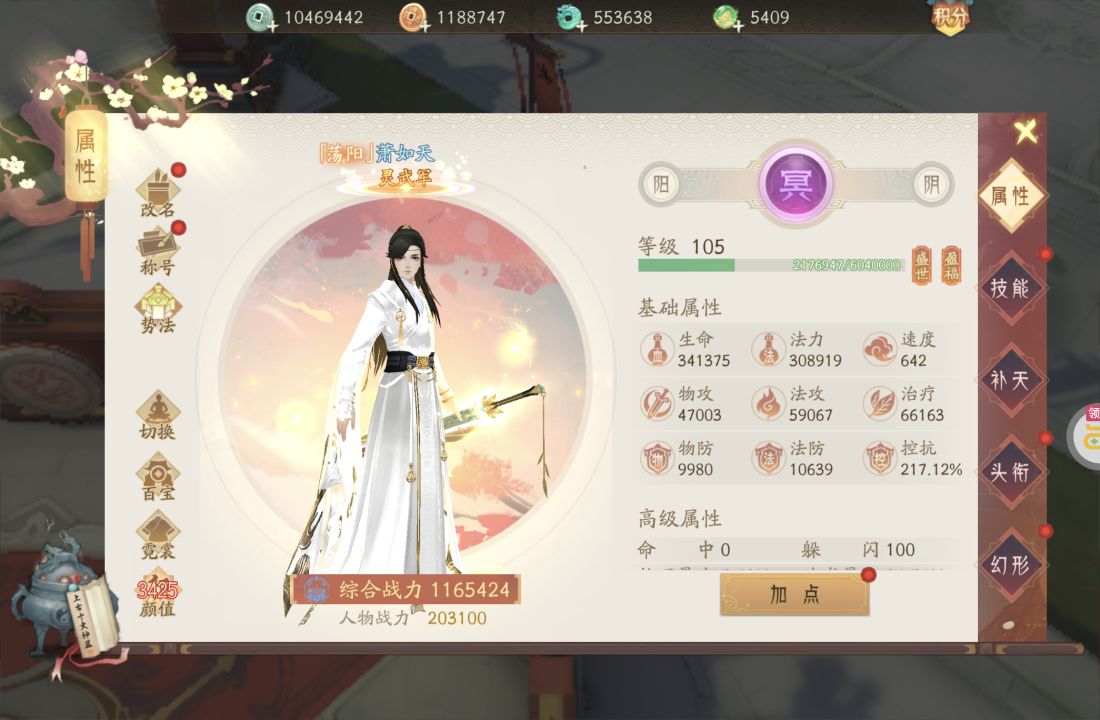1100x720 pixels.
Task: Choose the 阴 yin toggle
Action: (932, 184)
